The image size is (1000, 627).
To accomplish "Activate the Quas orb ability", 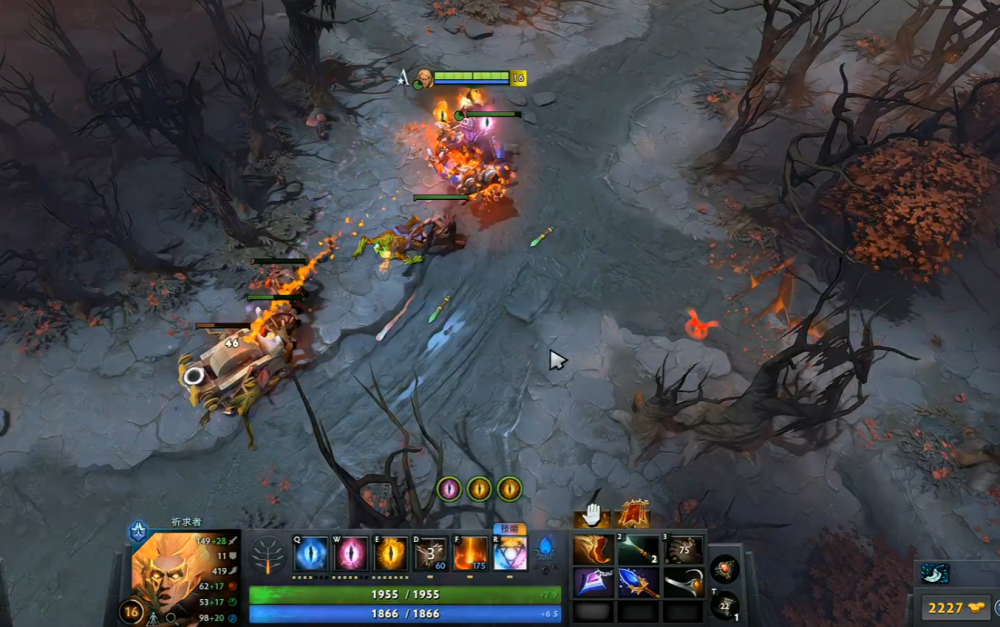I will 311,553.
